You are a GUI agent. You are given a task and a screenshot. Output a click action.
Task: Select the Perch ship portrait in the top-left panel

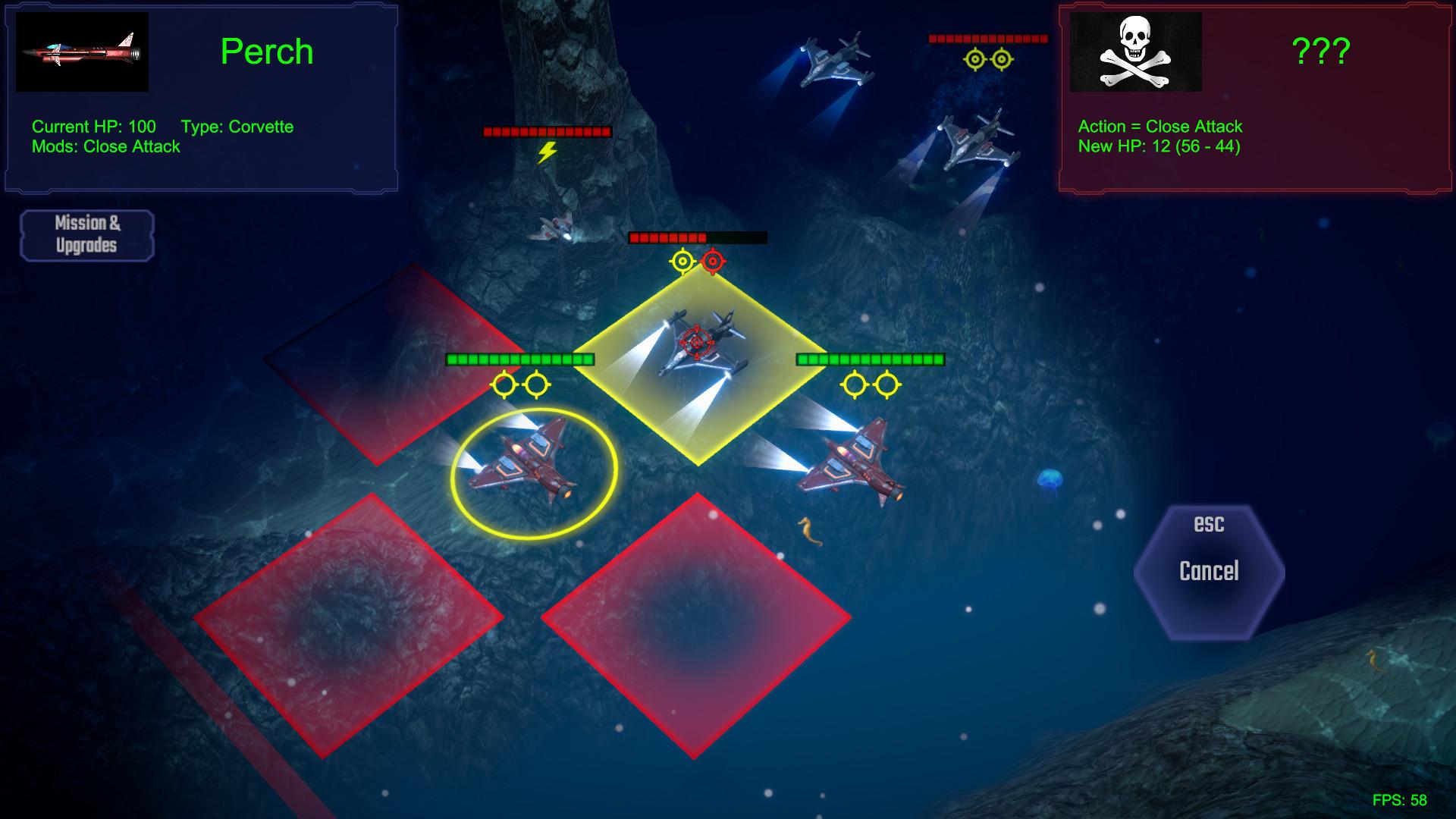point(82,52)
